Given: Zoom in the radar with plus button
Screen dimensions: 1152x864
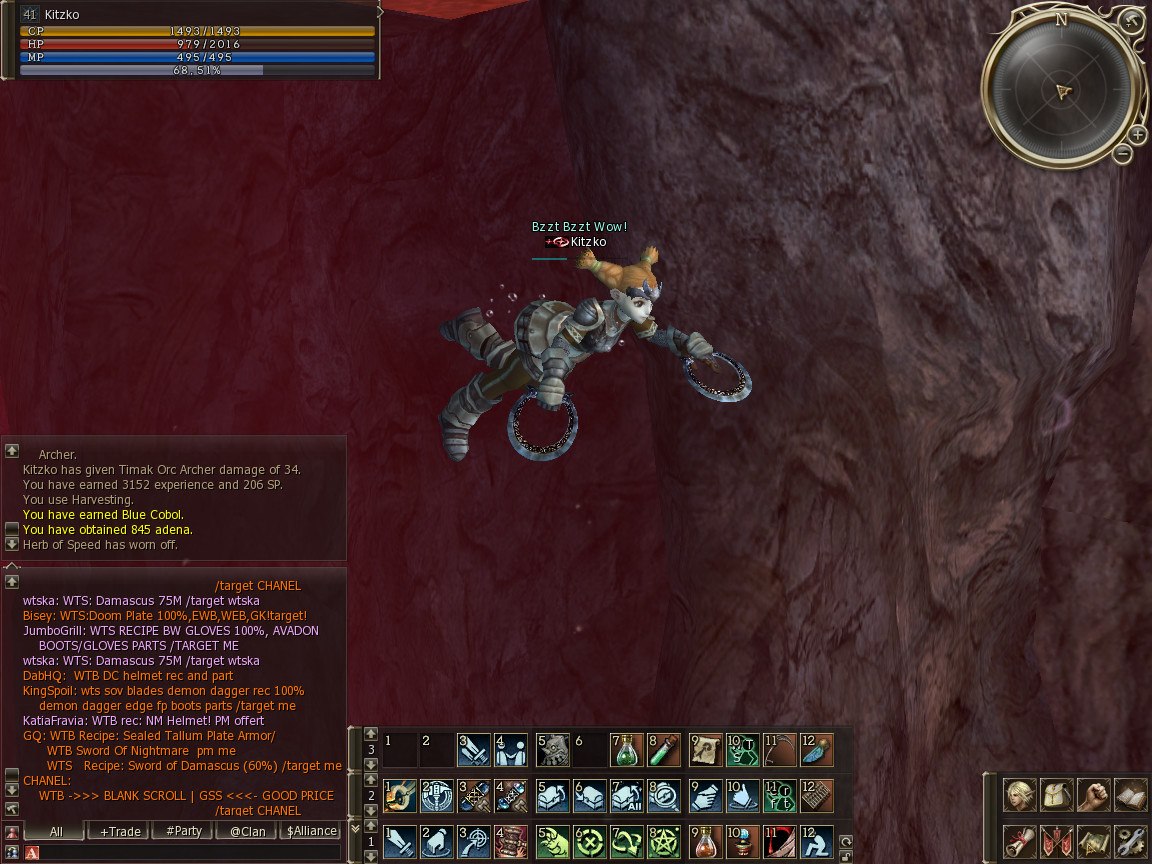Looking at the screenshot, I should pos(1138,135).
